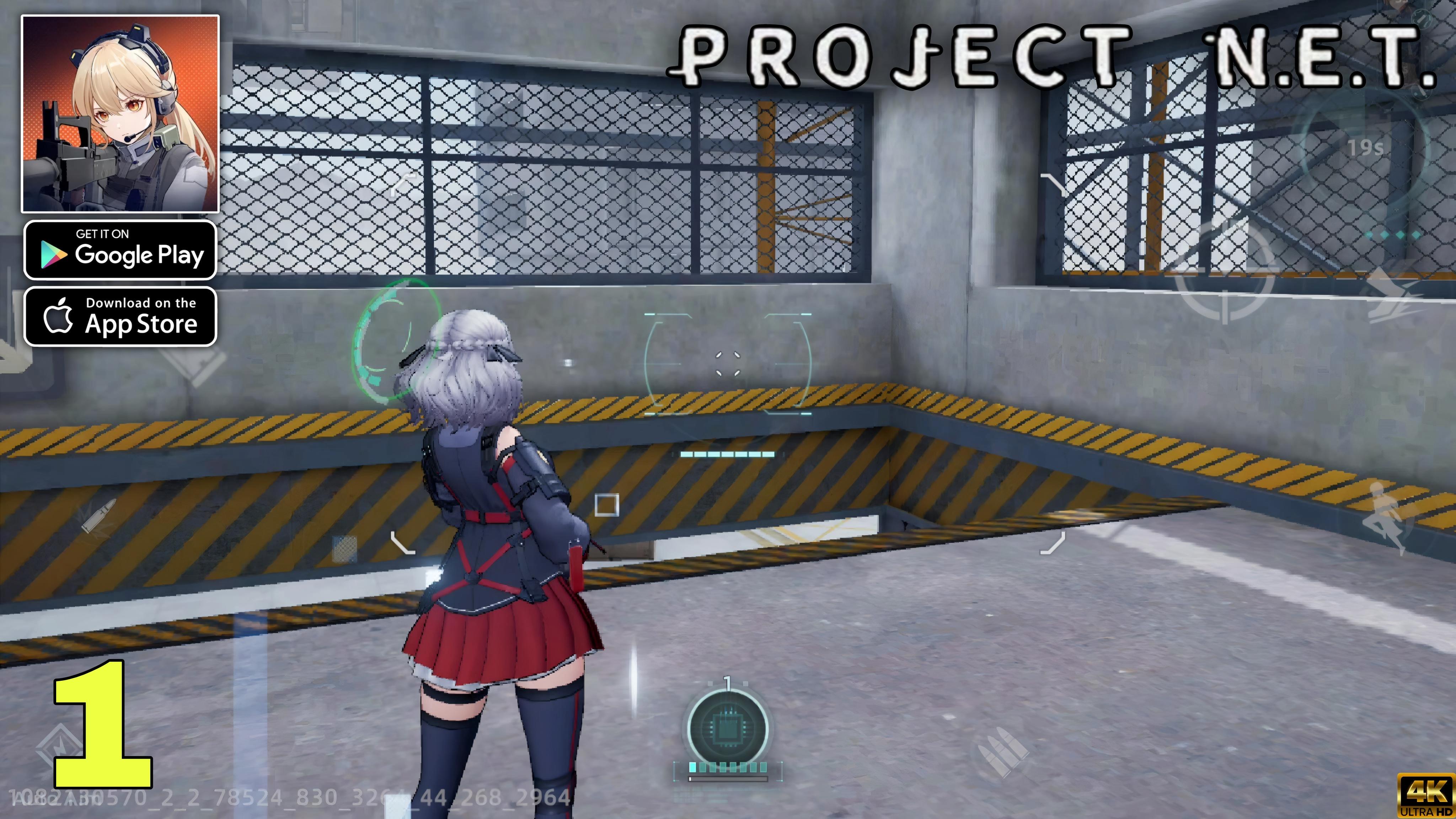Tap the lightning skill icon in bottom-left corner
This screenshot has height=819, width=1456.
coord(59,746)
